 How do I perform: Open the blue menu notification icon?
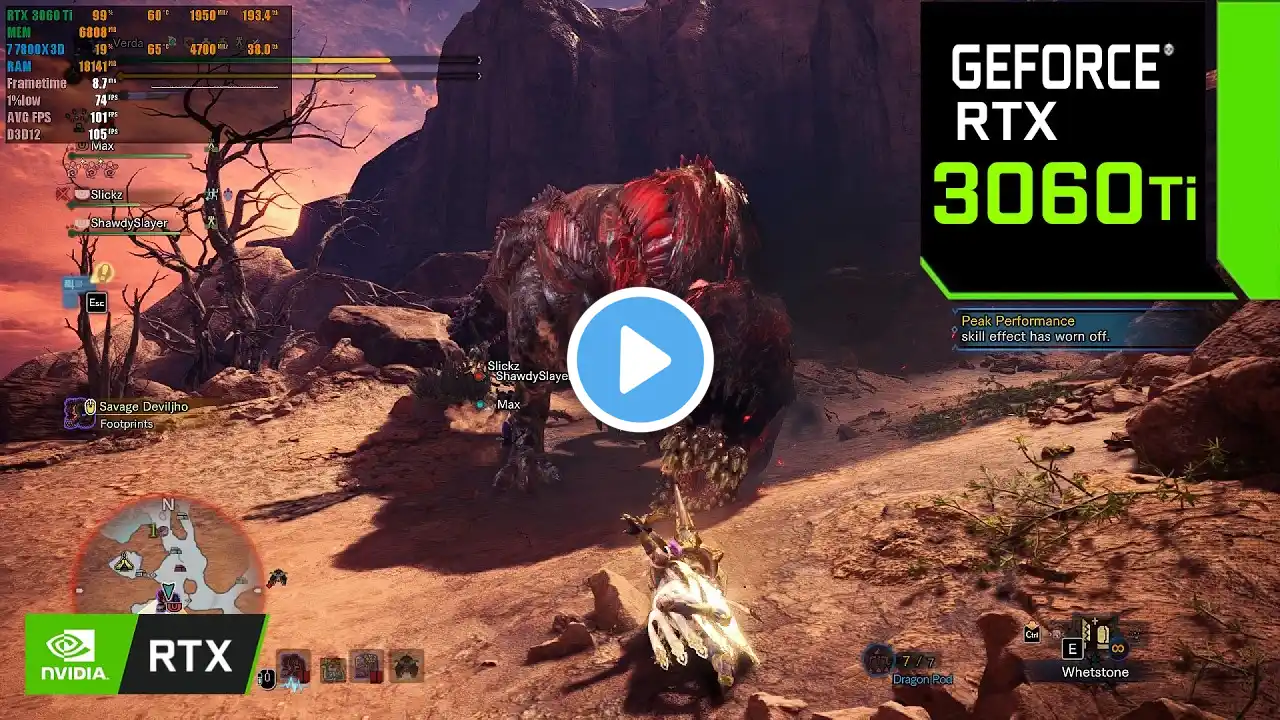point(76,290)
